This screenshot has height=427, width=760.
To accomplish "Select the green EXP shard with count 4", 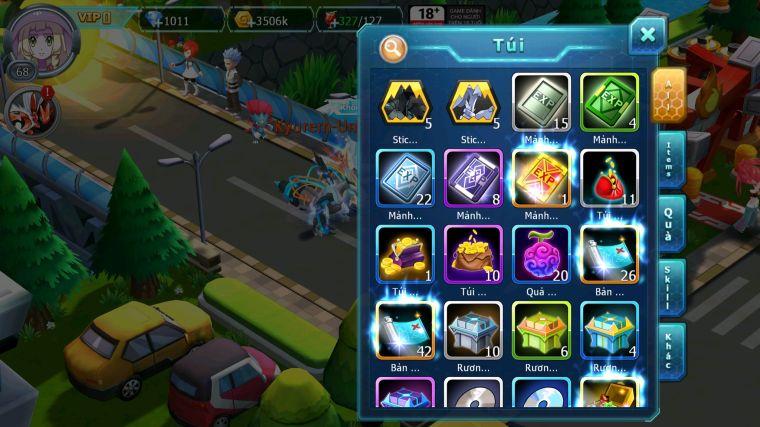I will pos(609,102).
